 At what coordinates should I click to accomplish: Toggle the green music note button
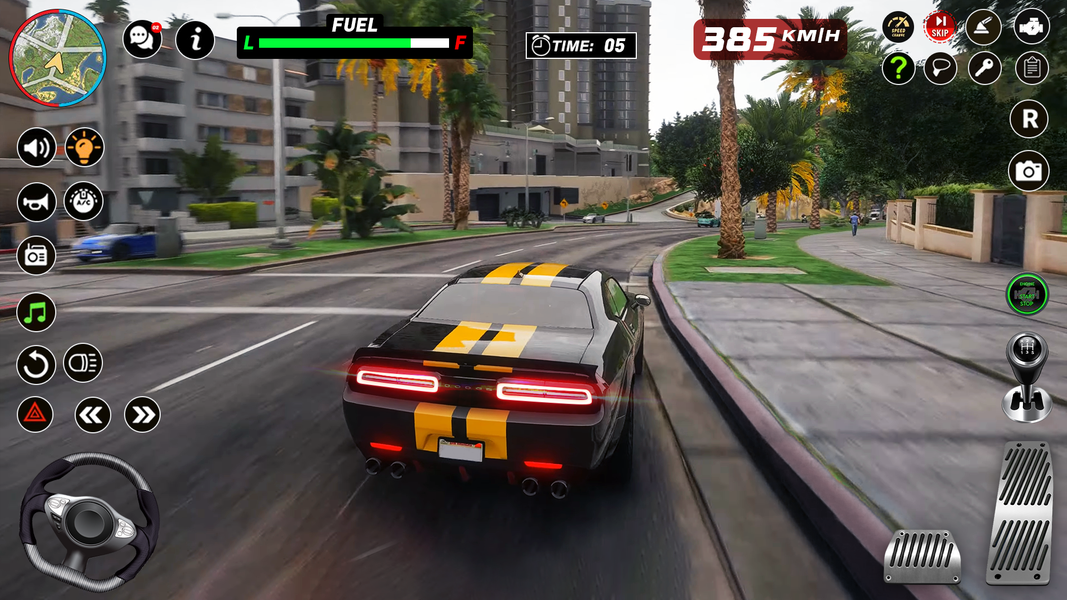pos(36,313)
